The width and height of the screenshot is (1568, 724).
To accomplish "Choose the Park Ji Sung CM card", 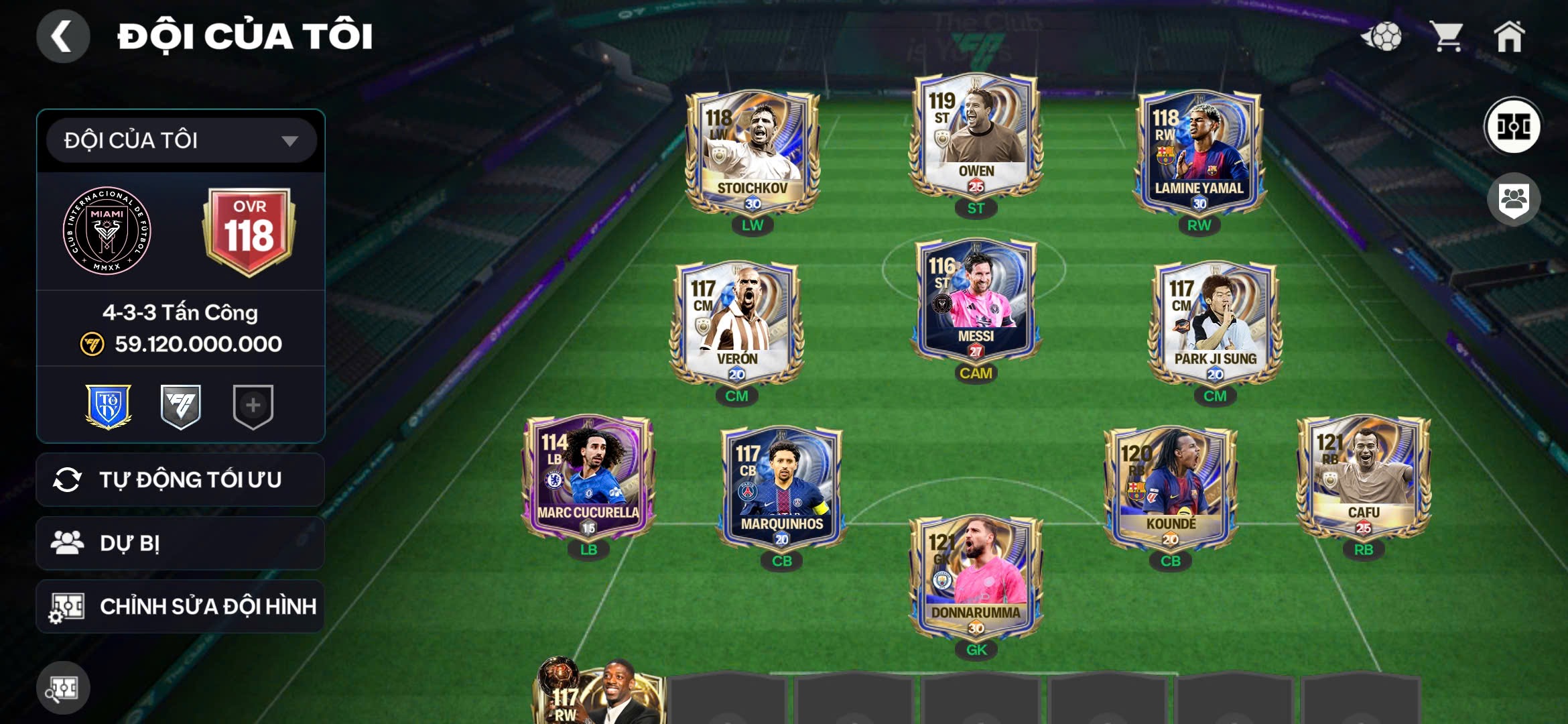I will (x=1215, y=325).
